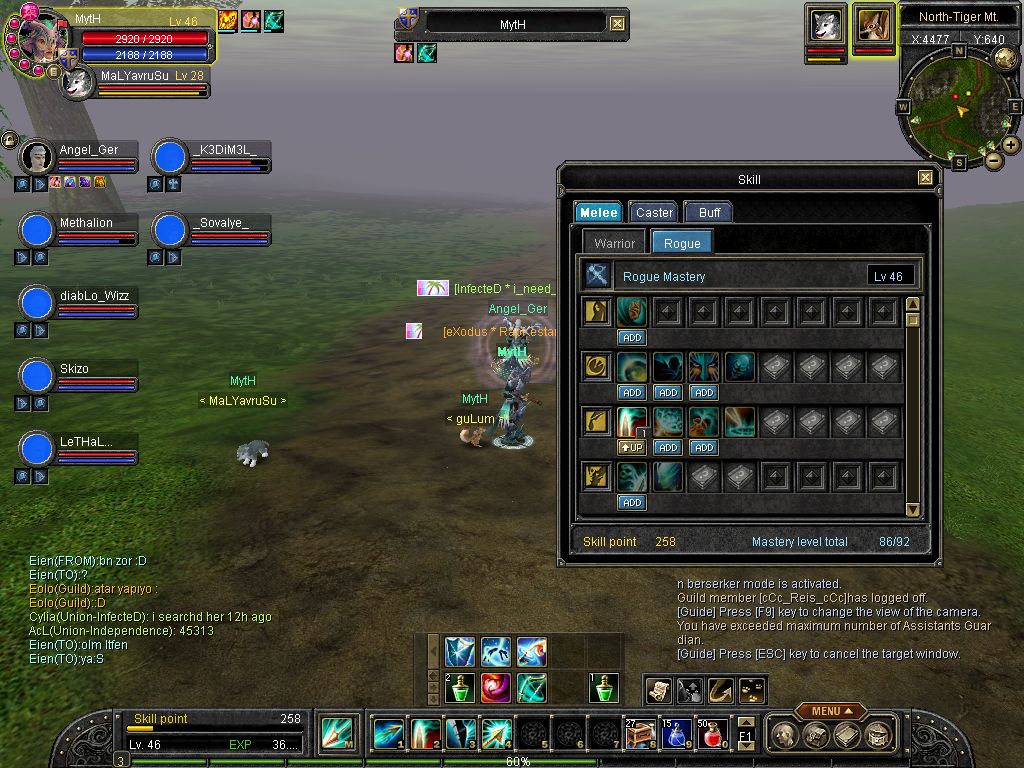Close the Skill window
Screen dimensions: 1024x768
click(x=925, y=178)
